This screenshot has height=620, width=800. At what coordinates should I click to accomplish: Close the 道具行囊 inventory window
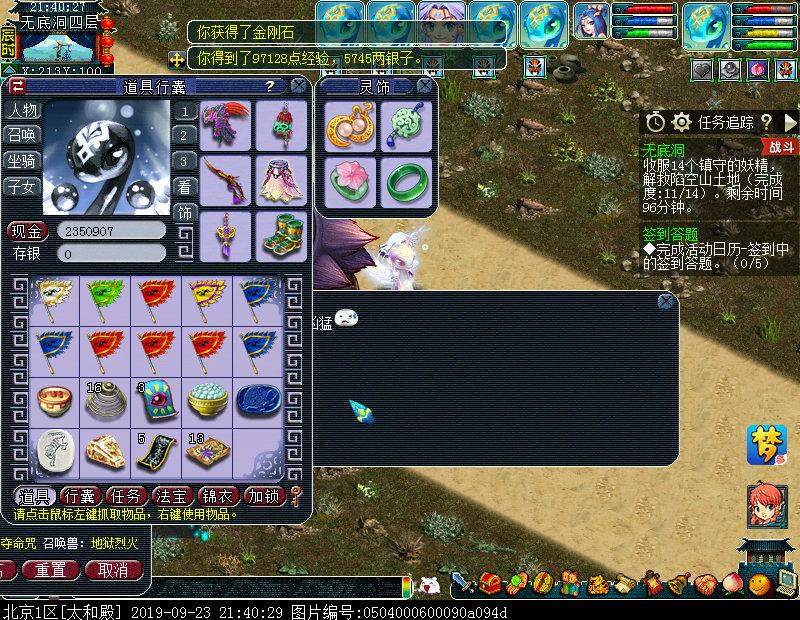pos(300,87)
